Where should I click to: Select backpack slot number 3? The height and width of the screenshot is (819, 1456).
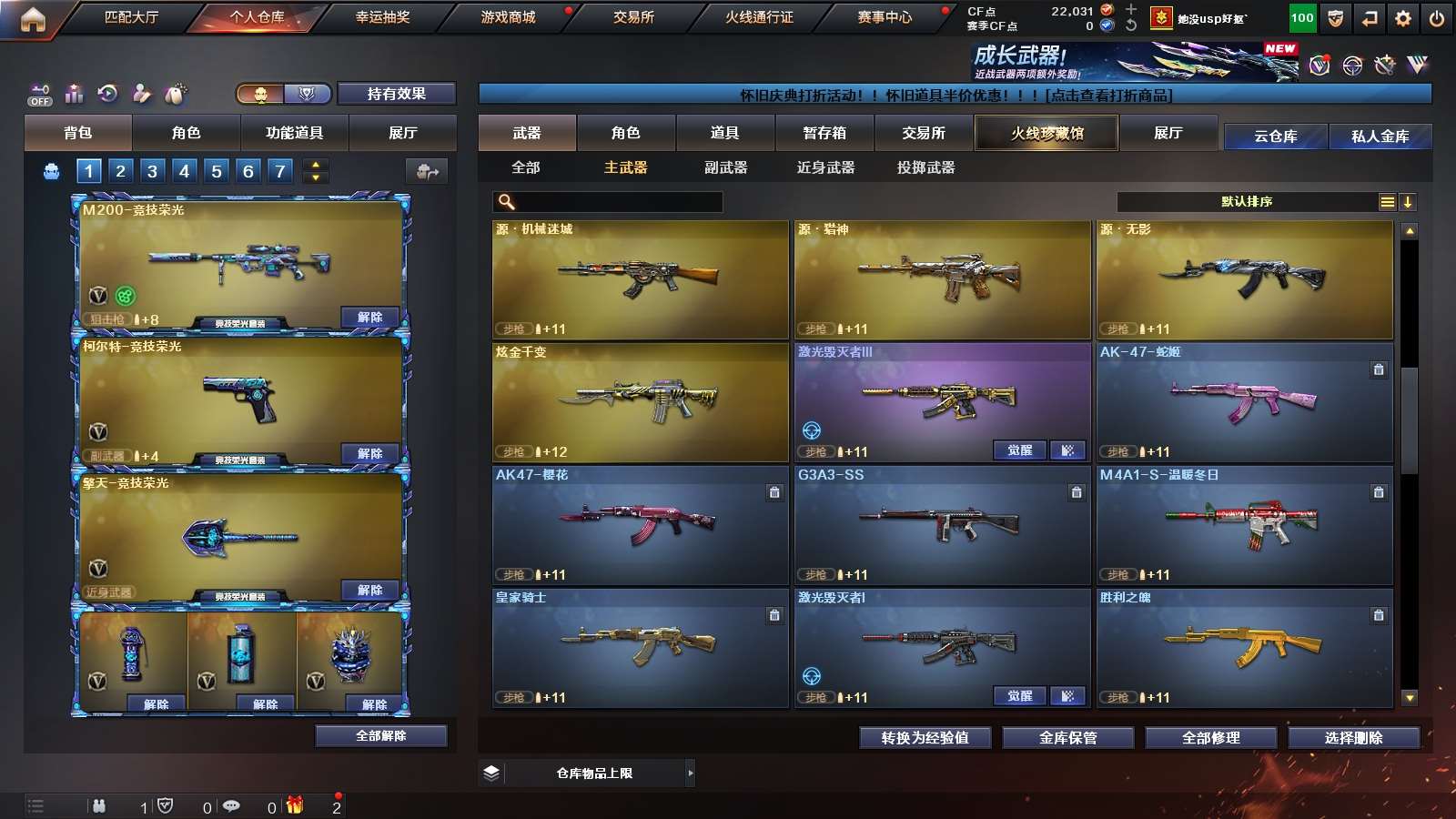tap(152, 171)
